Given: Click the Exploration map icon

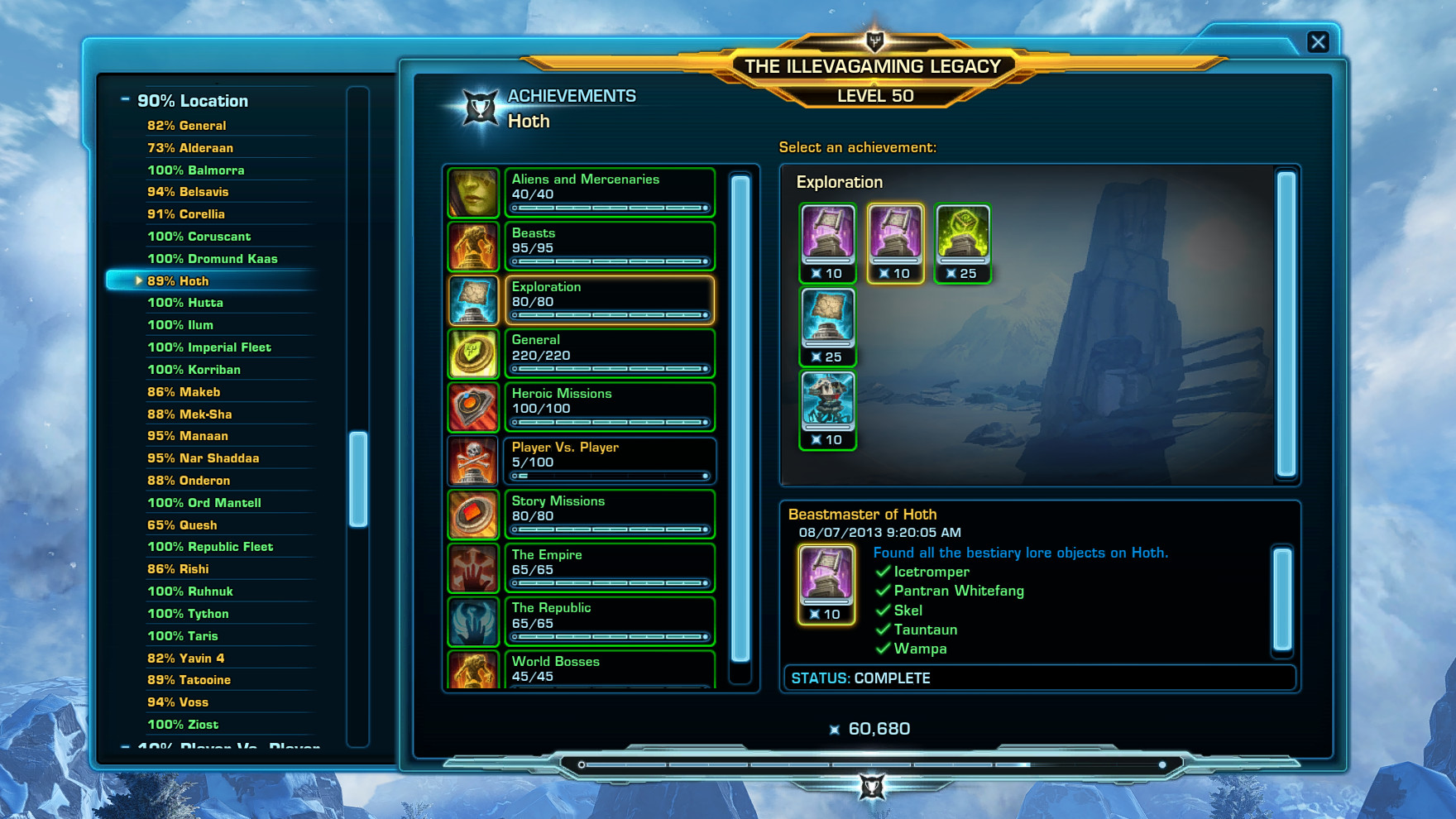Looking at the screenshot, I should click(473, 299).
